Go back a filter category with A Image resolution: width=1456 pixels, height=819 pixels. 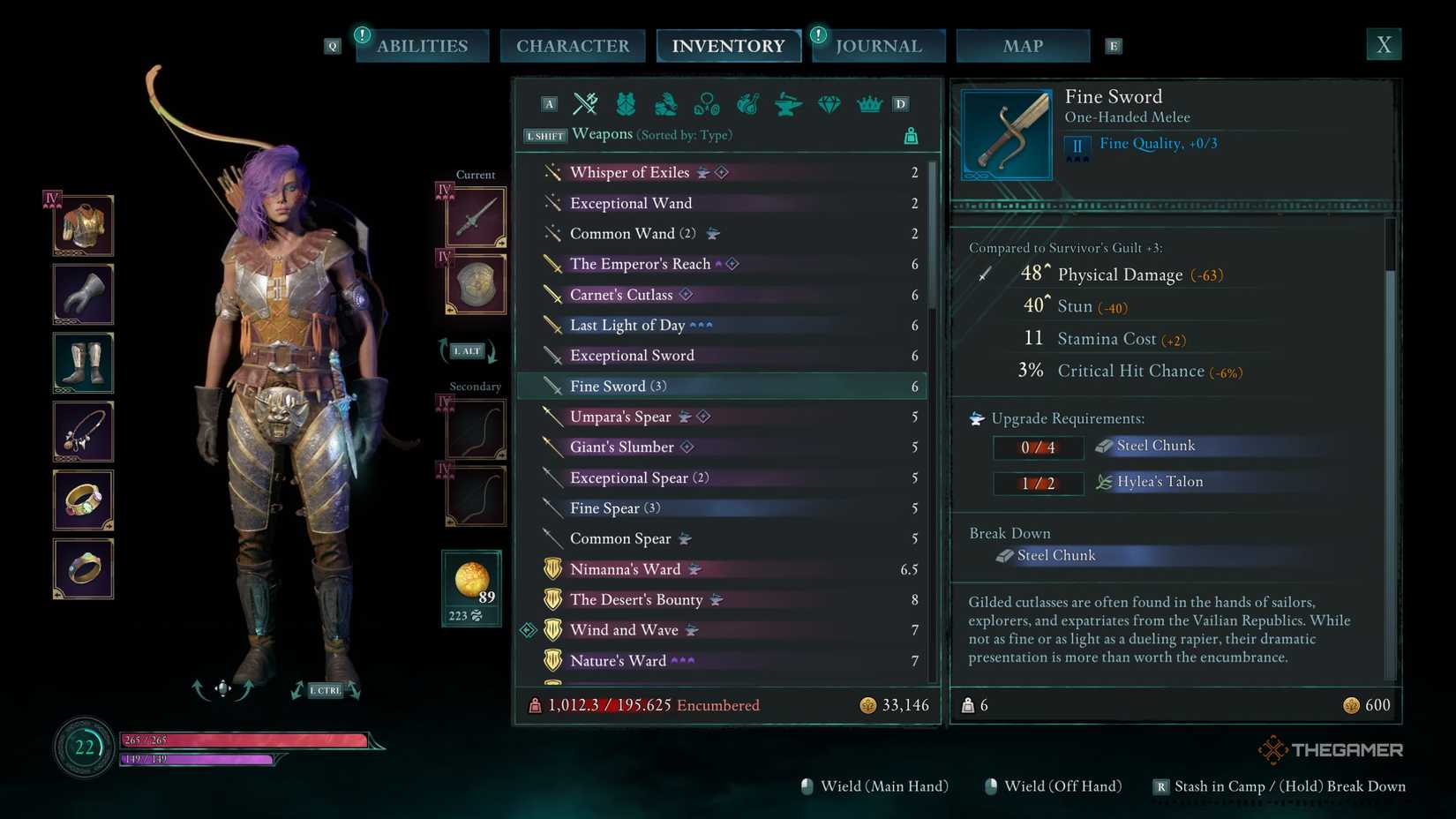(549, 103)
